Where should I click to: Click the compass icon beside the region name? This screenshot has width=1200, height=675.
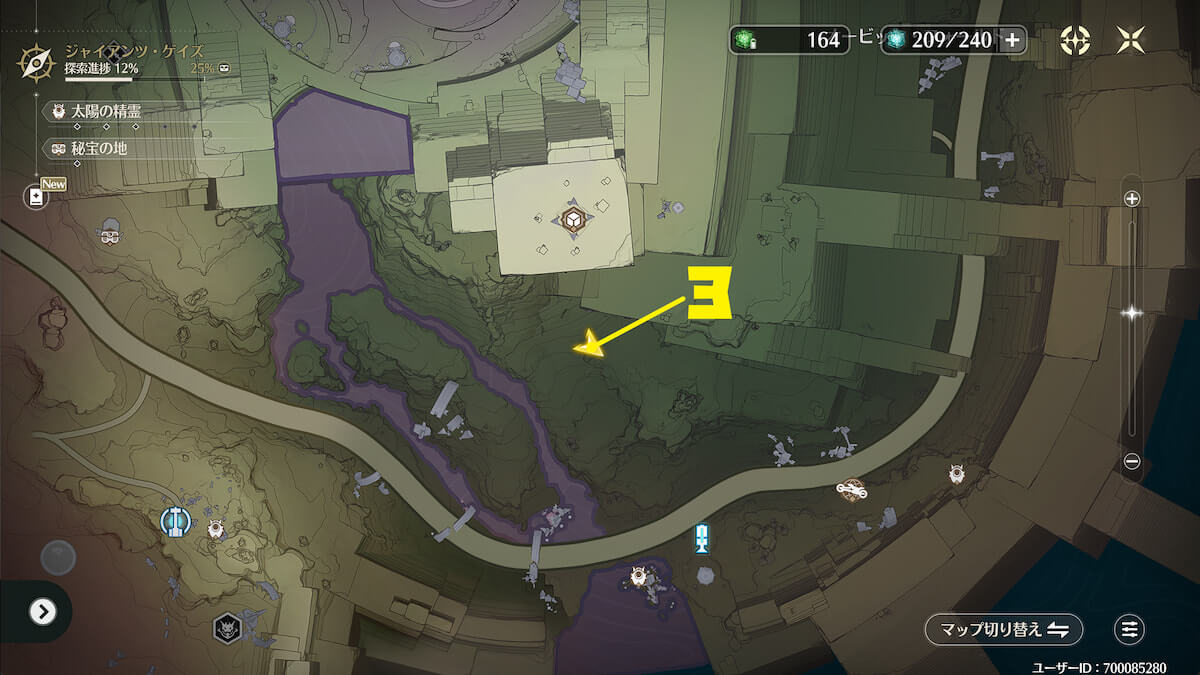[x=37, y=63]
